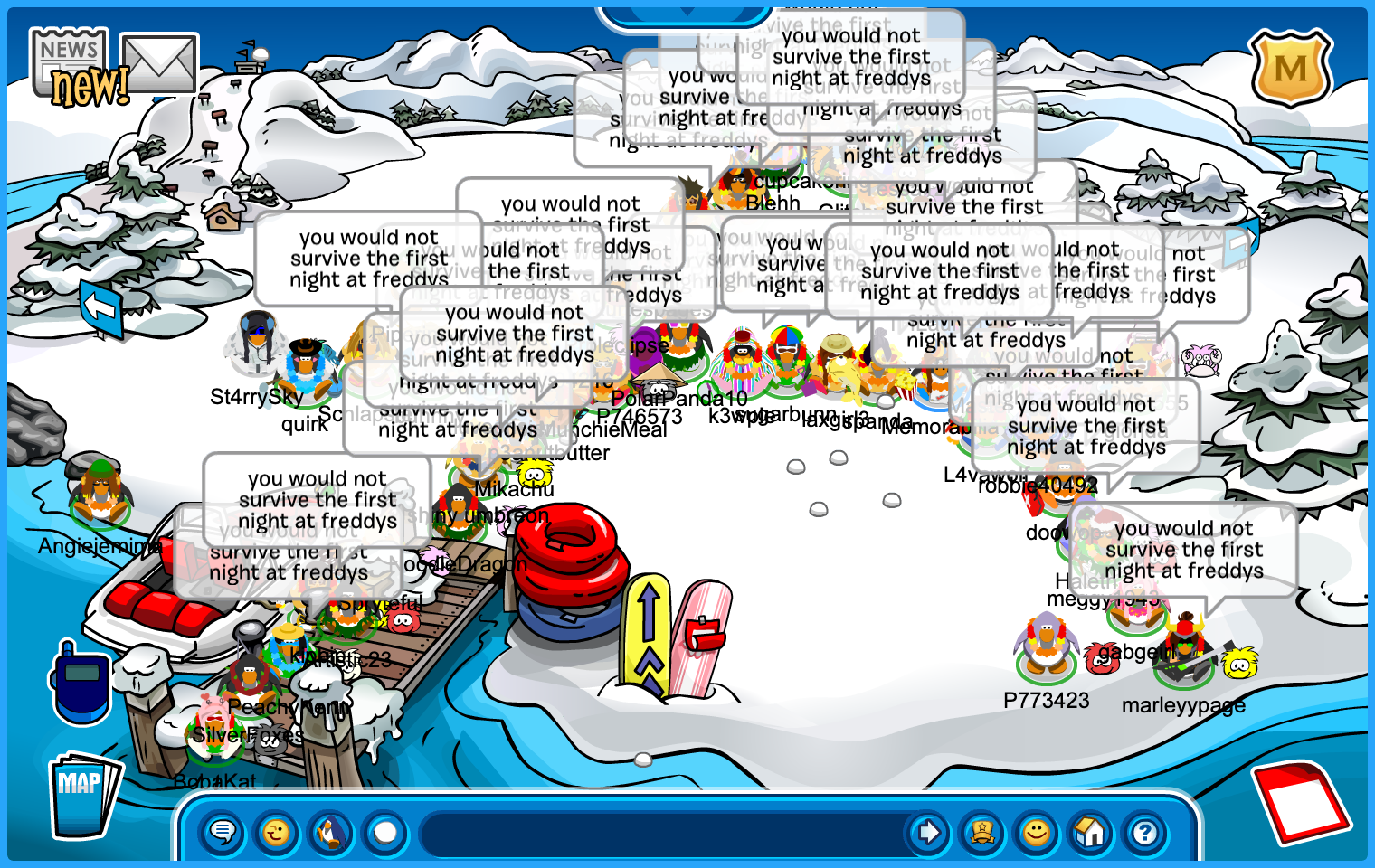Select the snowball throw button
The height and width of the screenshot is (868, 1375).
pyautogui.click(x=385, y=832)
